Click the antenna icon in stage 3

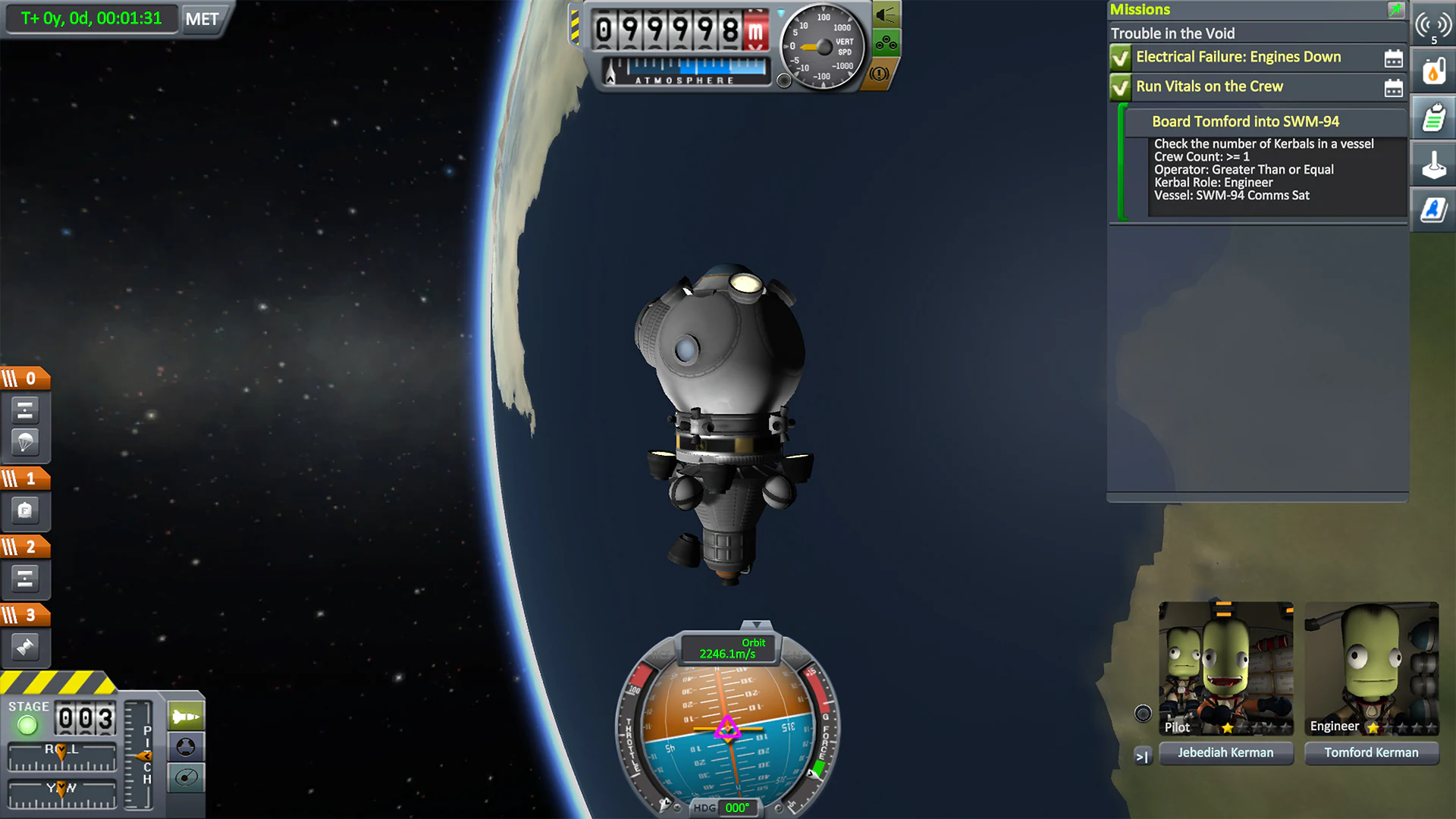[26, 647]
